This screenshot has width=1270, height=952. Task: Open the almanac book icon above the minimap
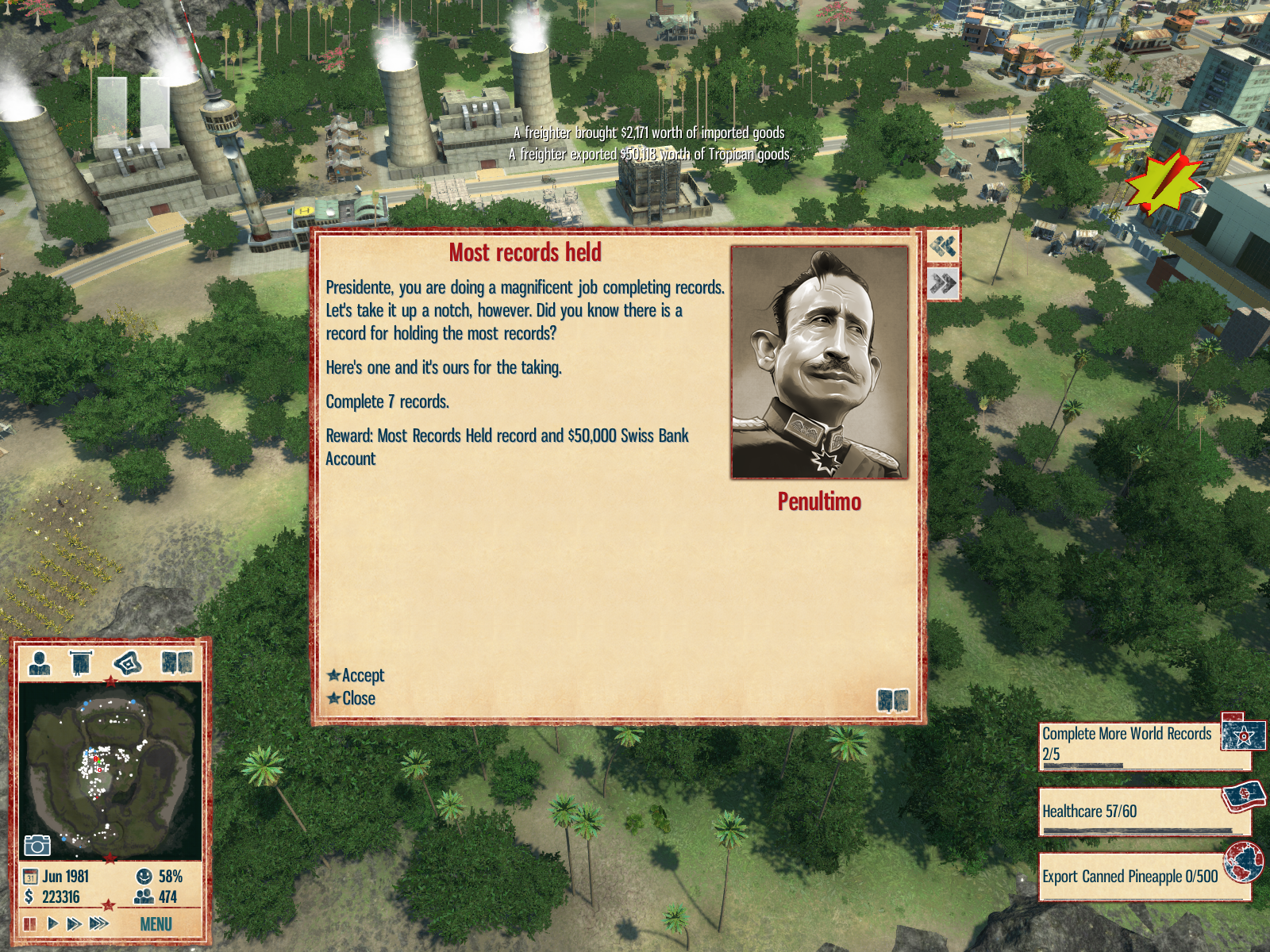coord(177,662)
